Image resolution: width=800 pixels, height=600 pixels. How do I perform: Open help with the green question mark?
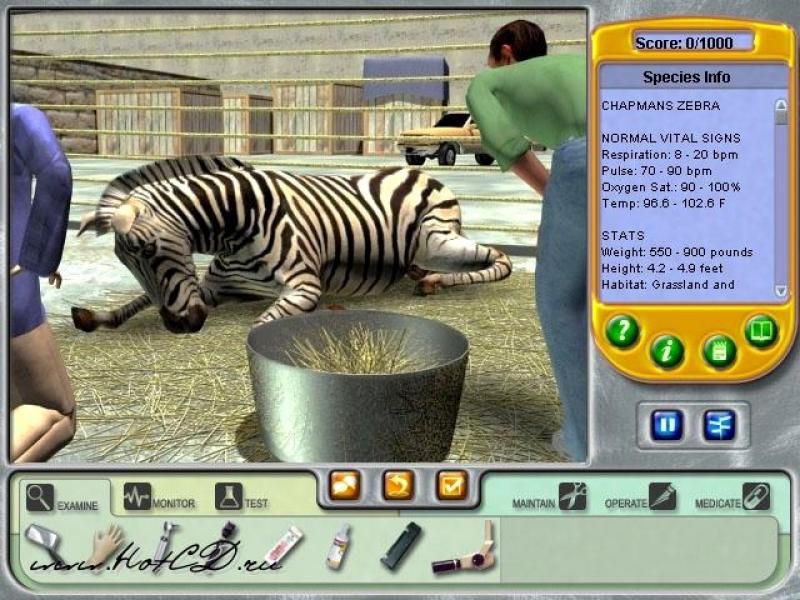pos(622,332)
